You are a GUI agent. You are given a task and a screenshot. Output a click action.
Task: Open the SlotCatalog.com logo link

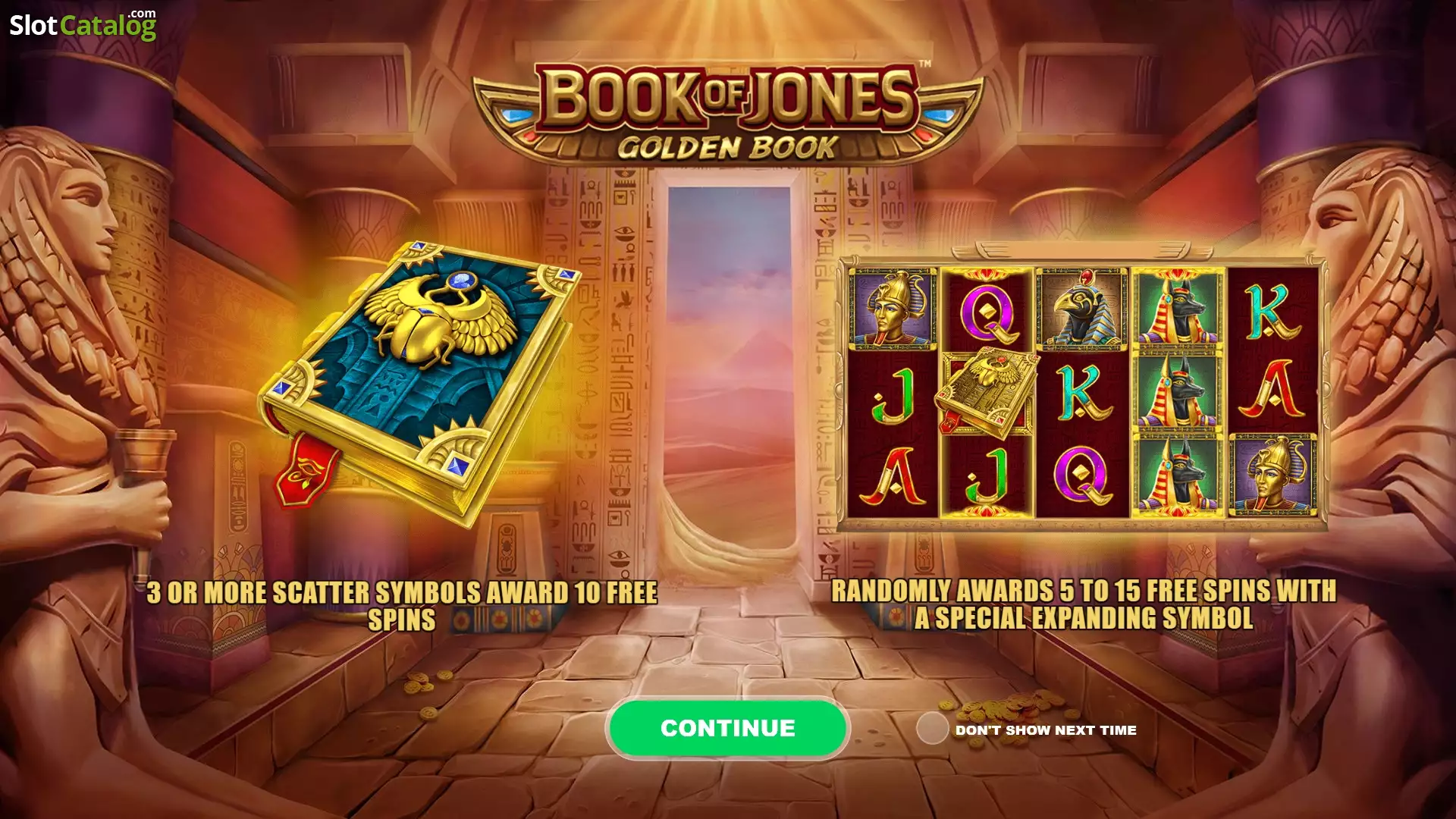pos(83,25)
